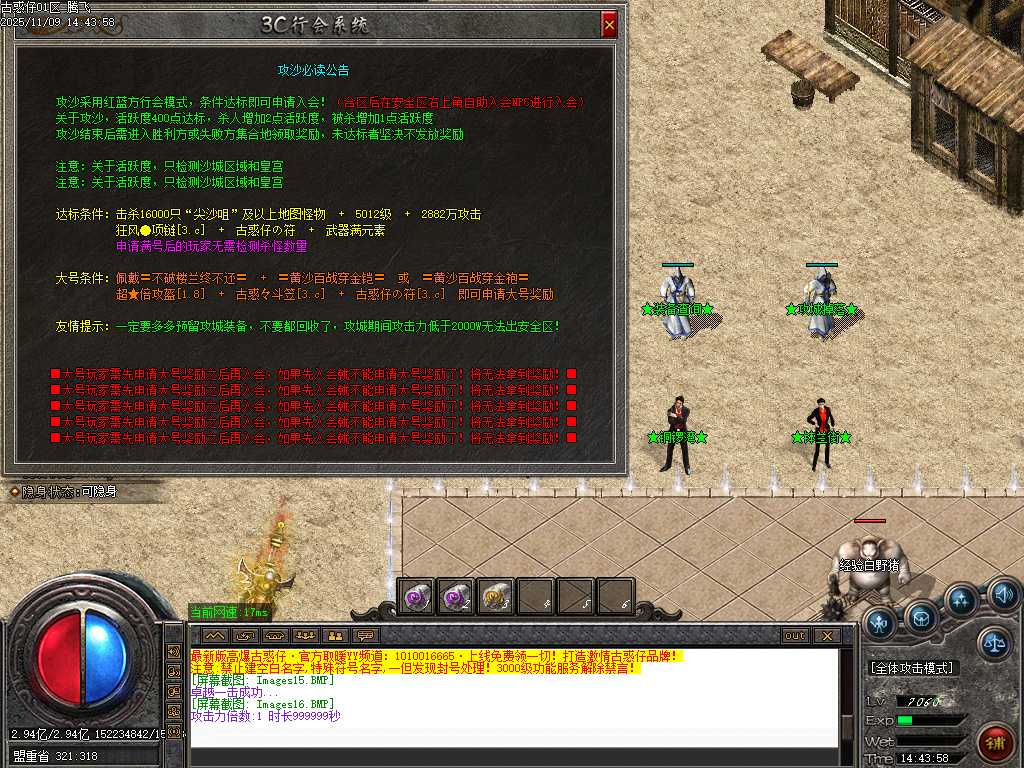
Task: Click the chat bar's two-people button
Action: point(335,635)
